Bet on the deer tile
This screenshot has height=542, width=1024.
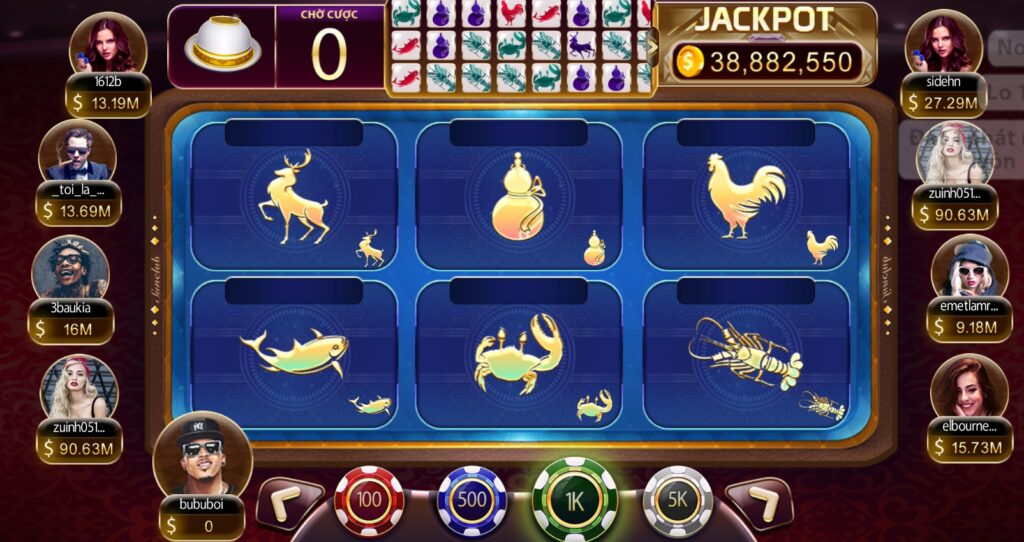(x=293, y=198)
